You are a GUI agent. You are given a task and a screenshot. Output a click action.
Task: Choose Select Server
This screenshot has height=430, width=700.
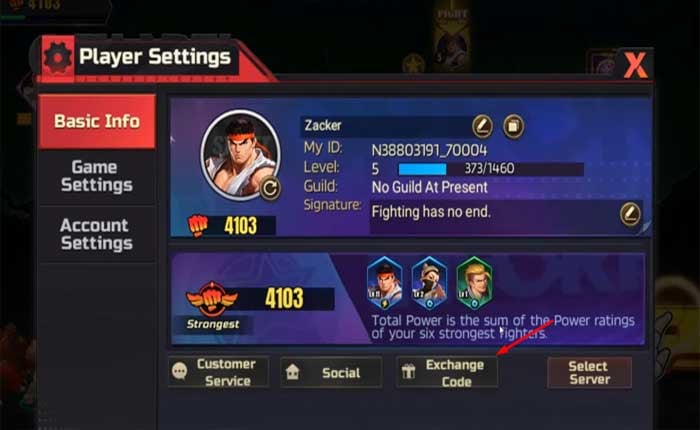(x=588, y=372)
